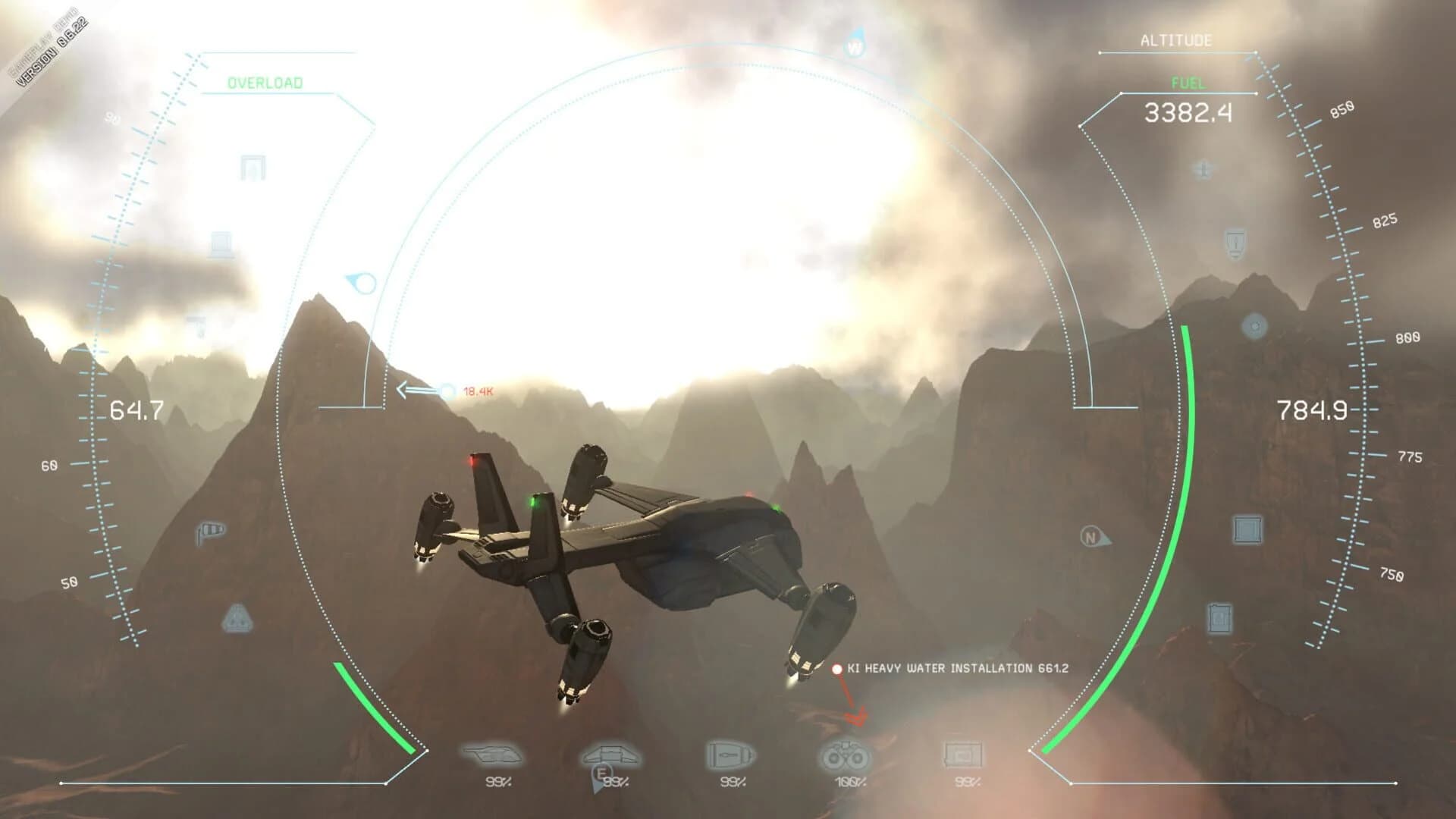The height and width of the screenshot is (819, 1456).
Task: Toggle the OVERLOAD indicator
Action: (266, 82)
